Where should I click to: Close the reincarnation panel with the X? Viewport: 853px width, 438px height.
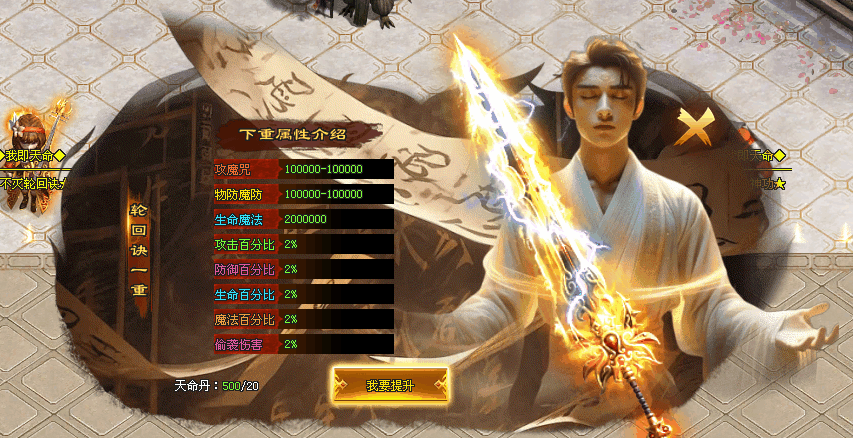[695, 129]
